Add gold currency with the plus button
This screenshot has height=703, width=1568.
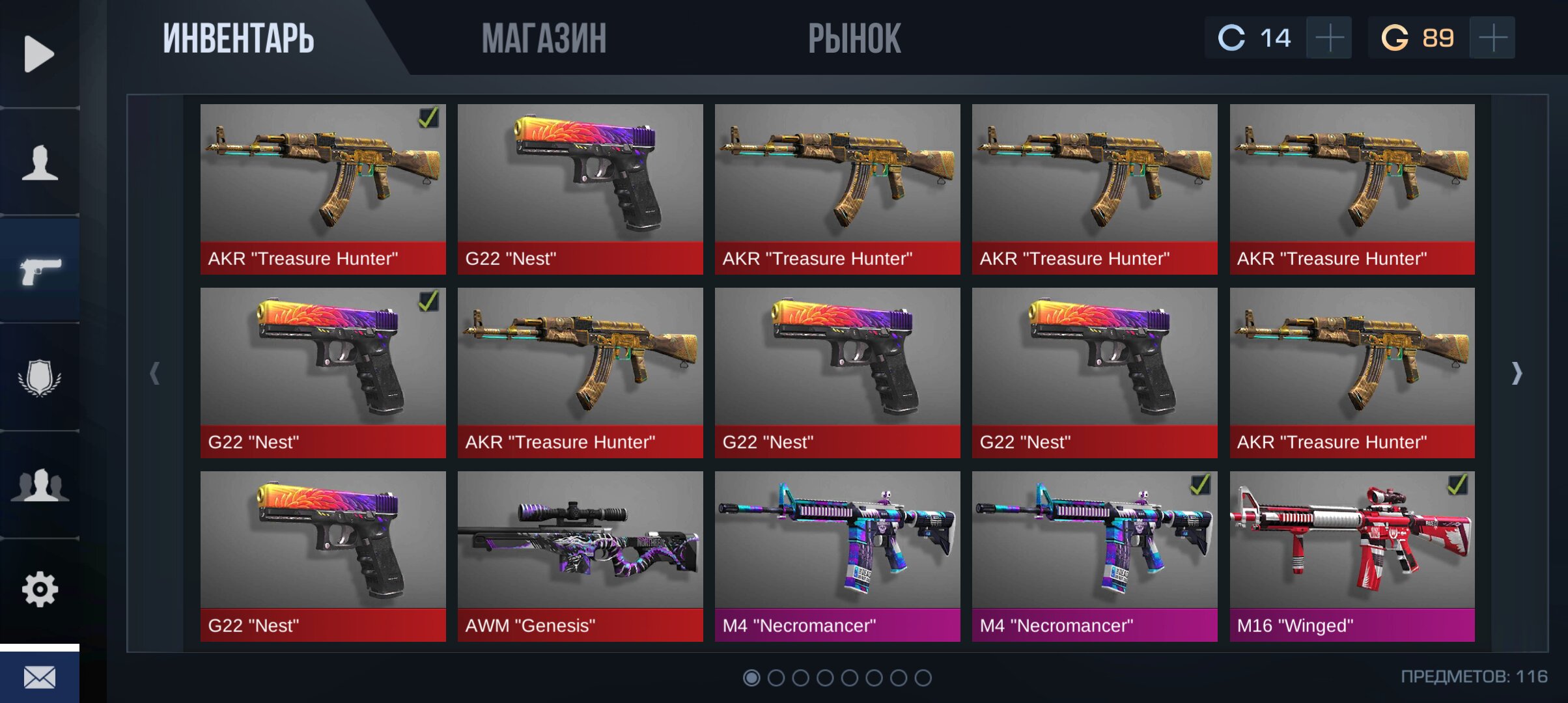1492,38
